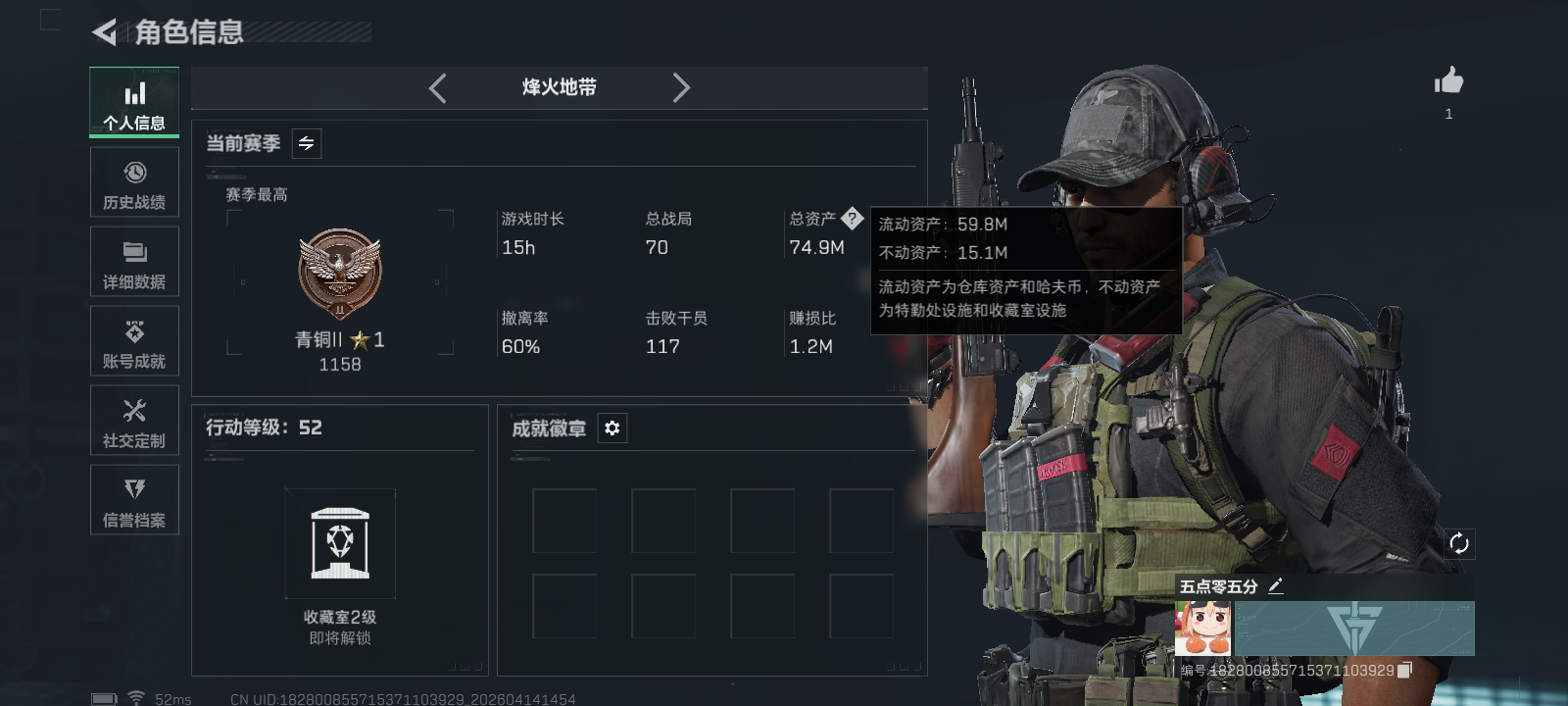Screen dimensions: 1568x706
Task: Select 历史战绩 from the left sidebar
Action: 133,182
